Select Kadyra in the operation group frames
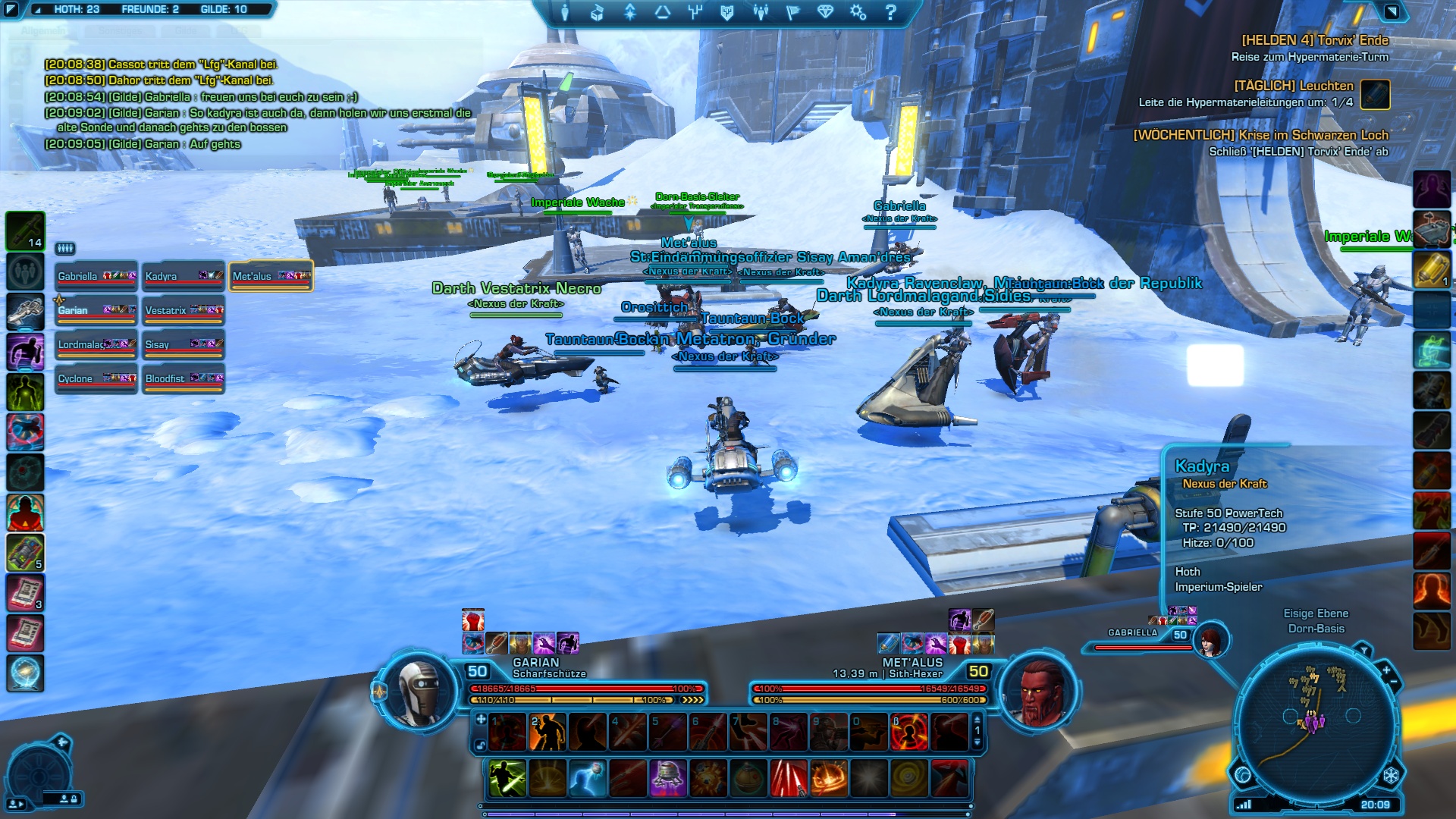Image resolution: width=1456 pixels, height=819 pixels. [183, 277]
